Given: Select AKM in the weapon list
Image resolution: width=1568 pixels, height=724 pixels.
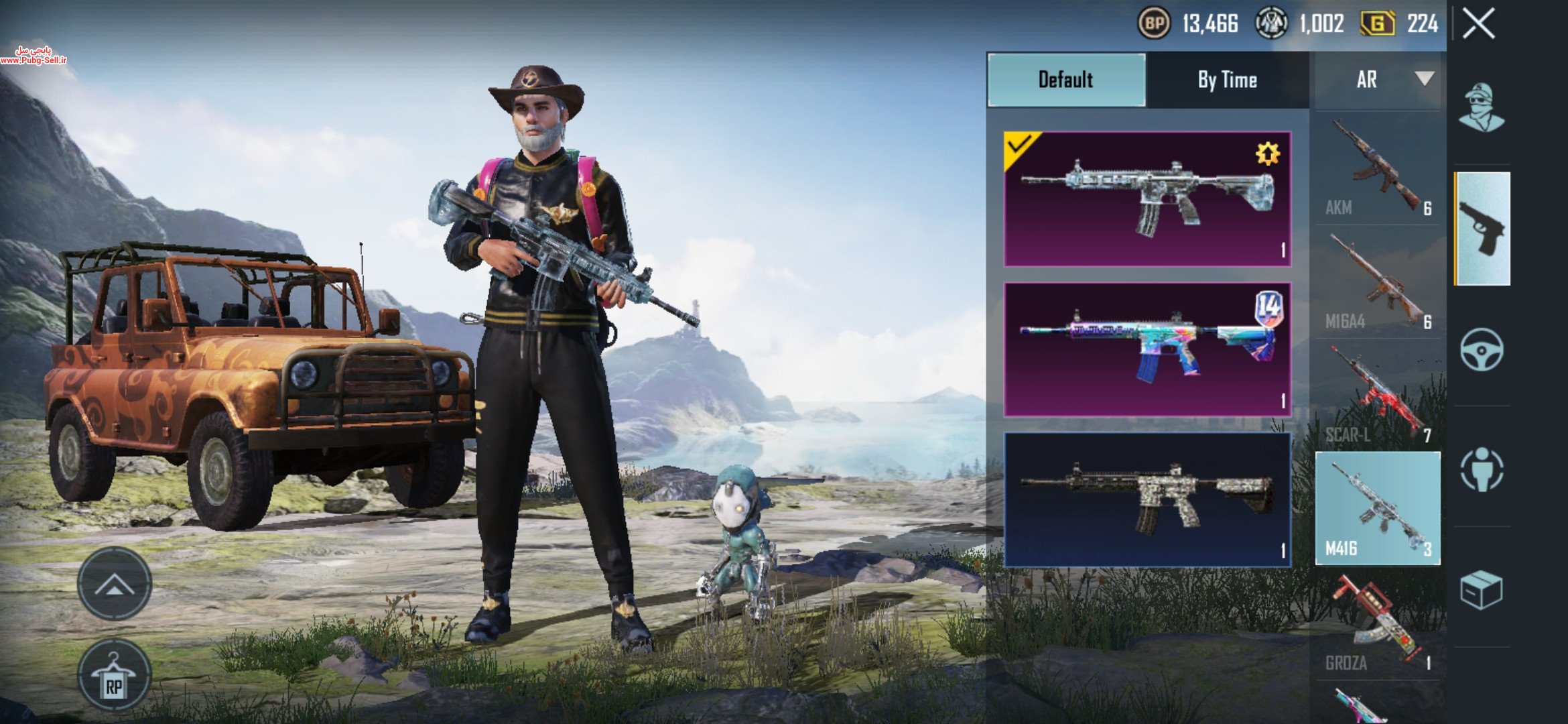Looking at the screenshot, I should 1378,169.
